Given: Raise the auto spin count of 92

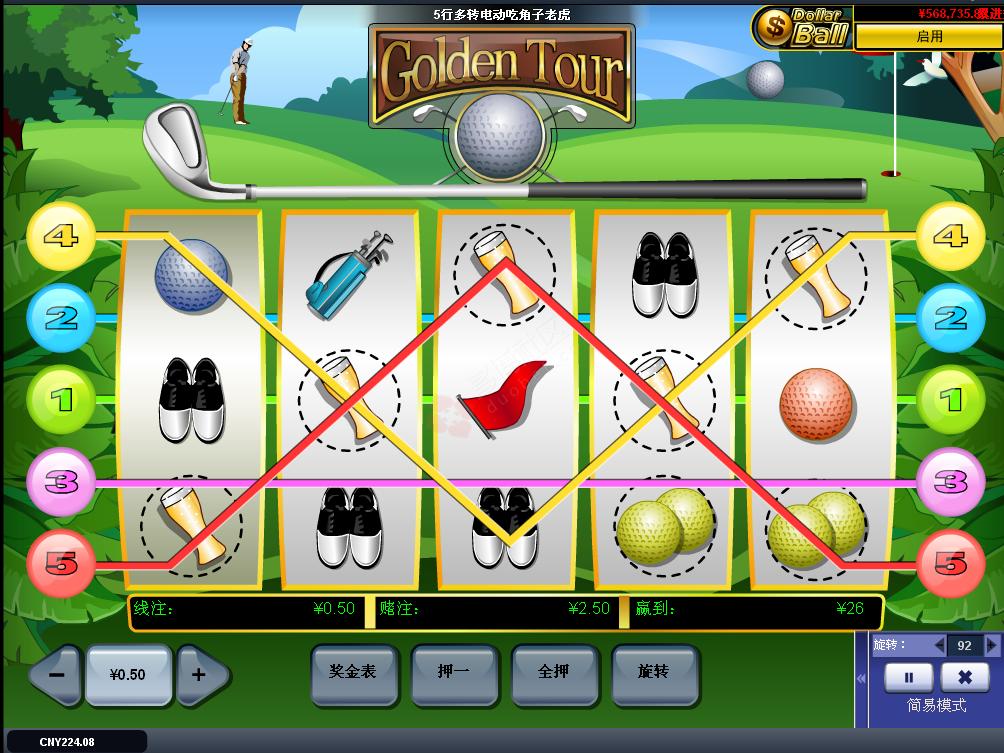Looking at the screenshot, I should [x=991, y=646].
